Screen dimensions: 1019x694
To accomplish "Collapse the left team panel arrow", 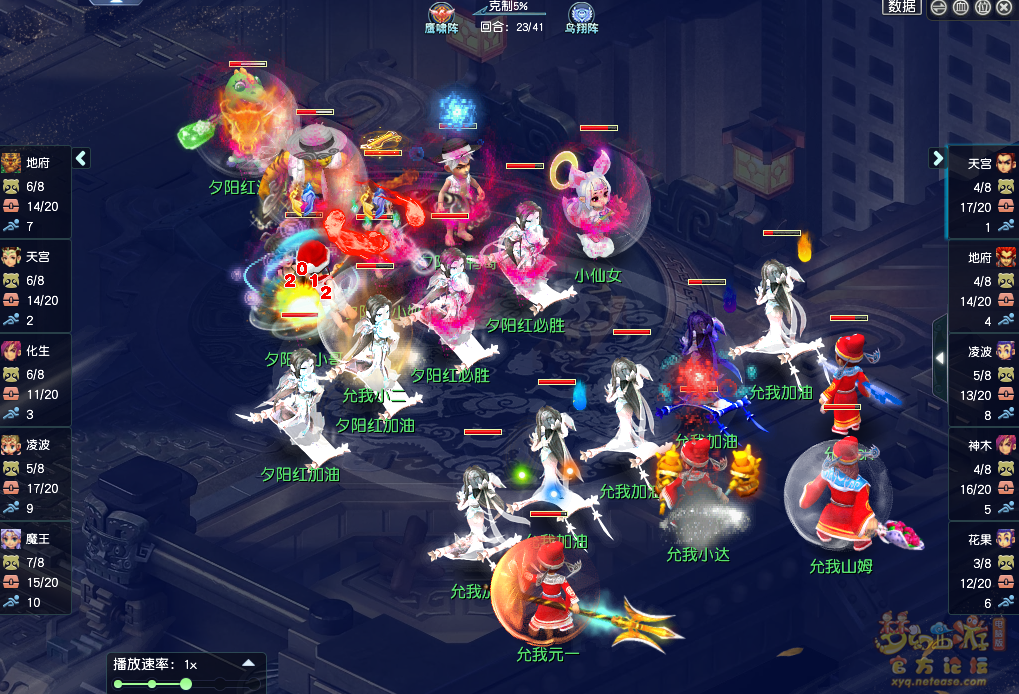I will point(81,158).
